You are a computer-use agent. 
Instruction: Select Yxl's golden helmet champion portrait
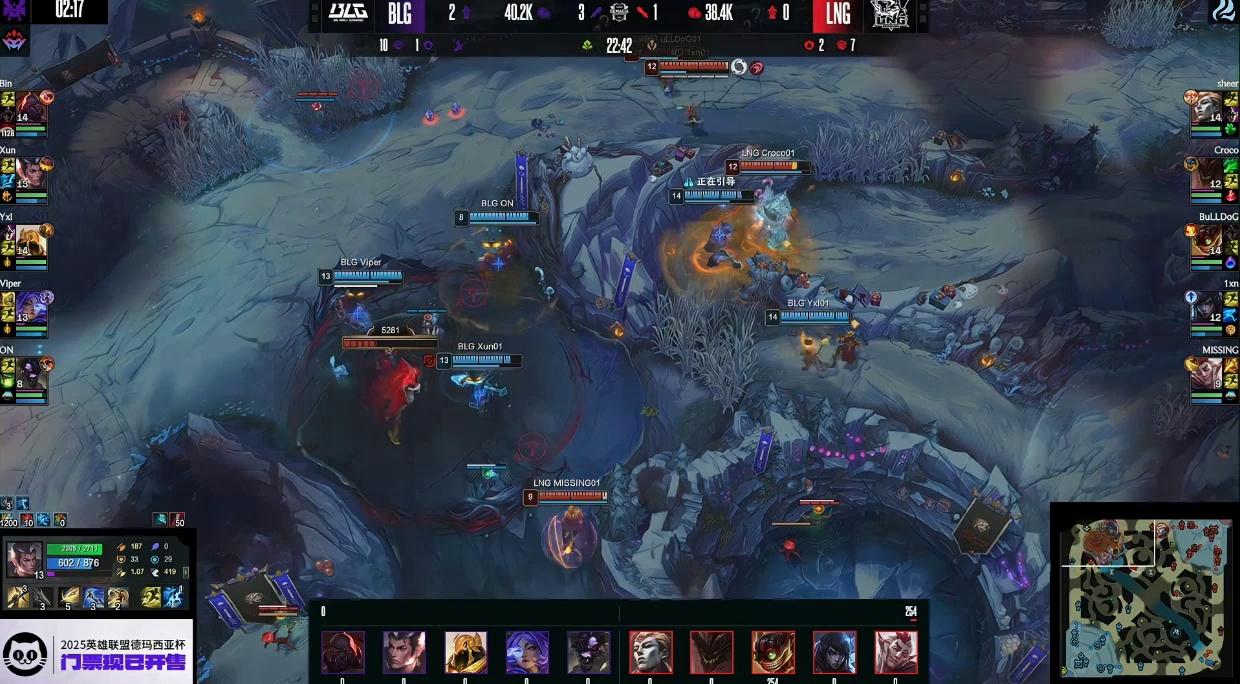30,240
